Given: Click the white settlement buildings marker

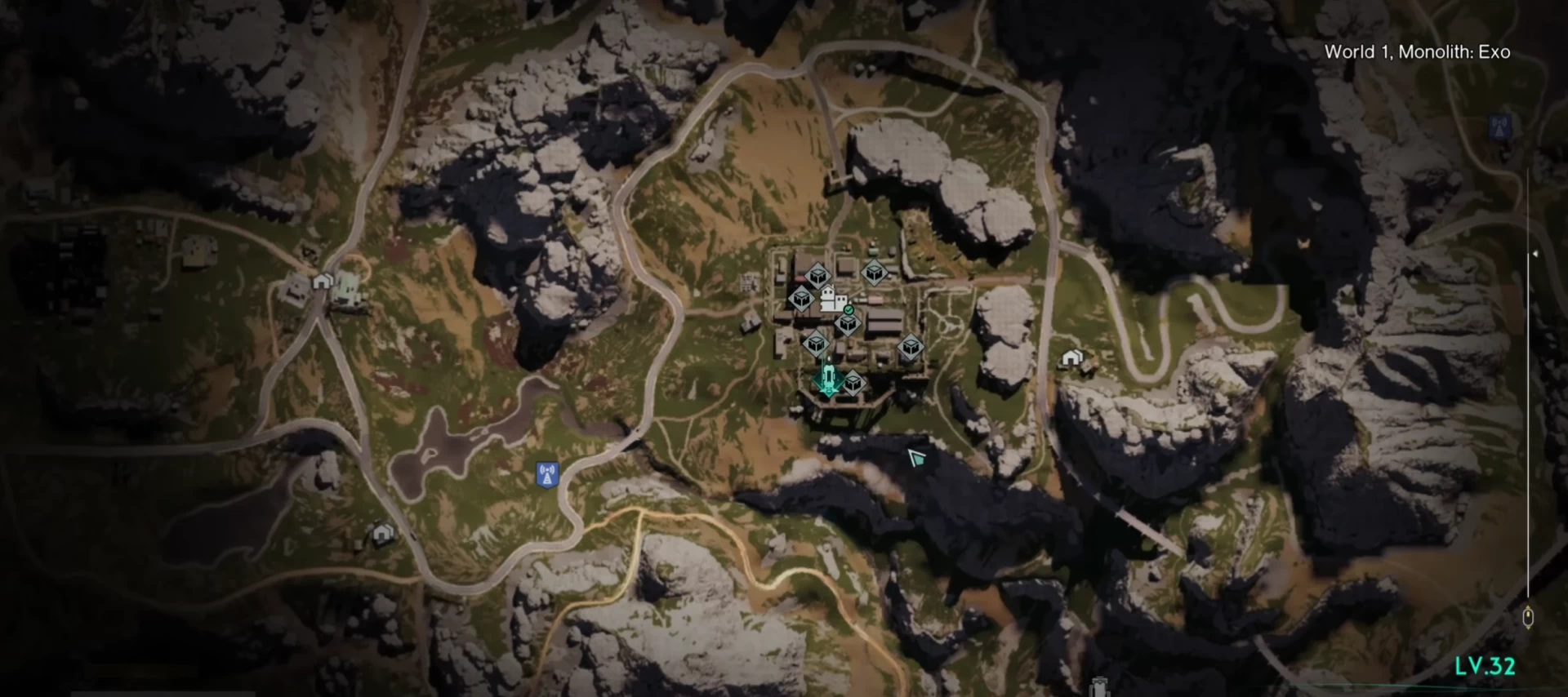Looking at the screenshot, I should click(x=833, y=300).
